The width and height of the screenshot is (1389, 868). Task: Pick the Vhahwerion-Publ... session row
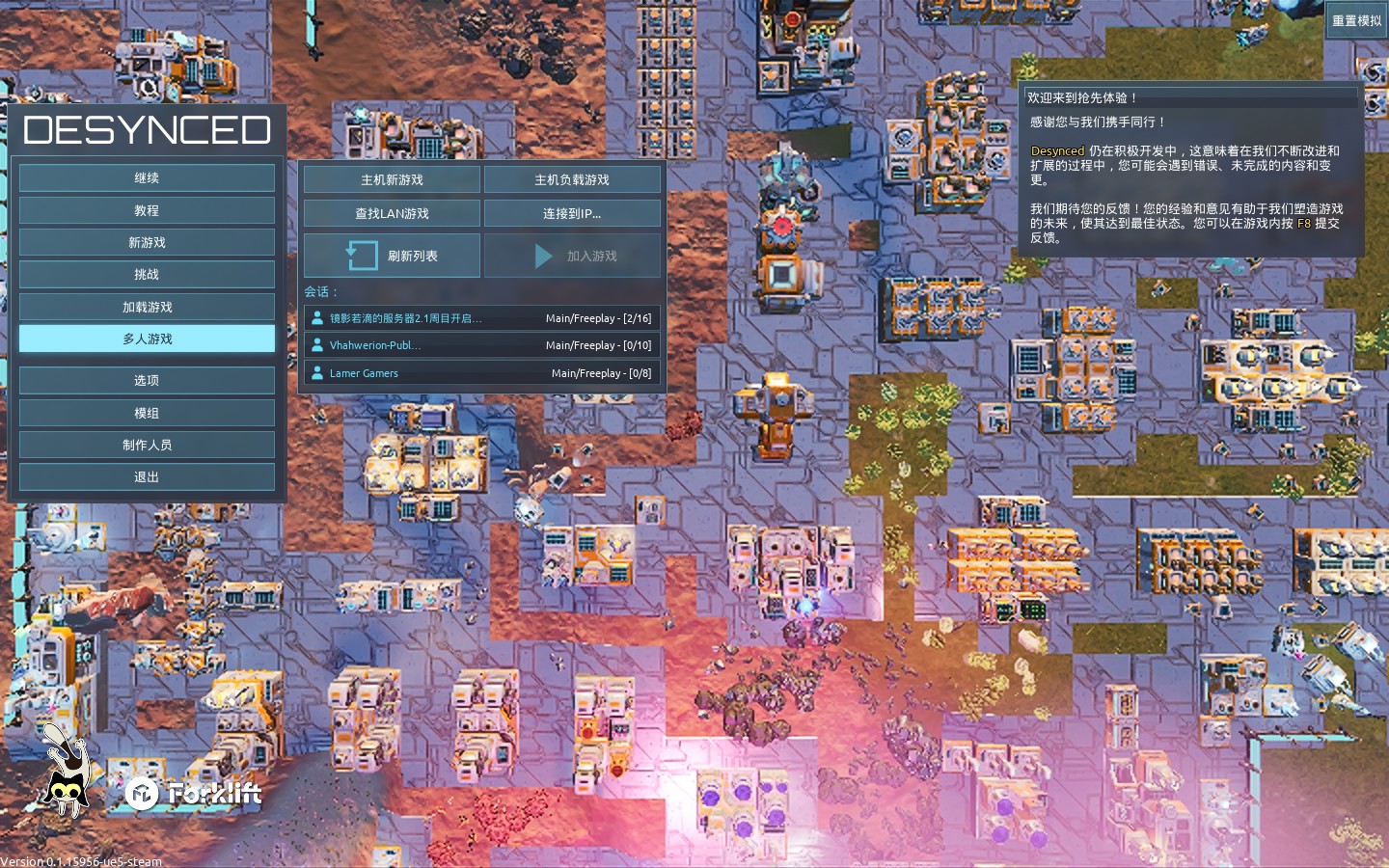[481, 345]
